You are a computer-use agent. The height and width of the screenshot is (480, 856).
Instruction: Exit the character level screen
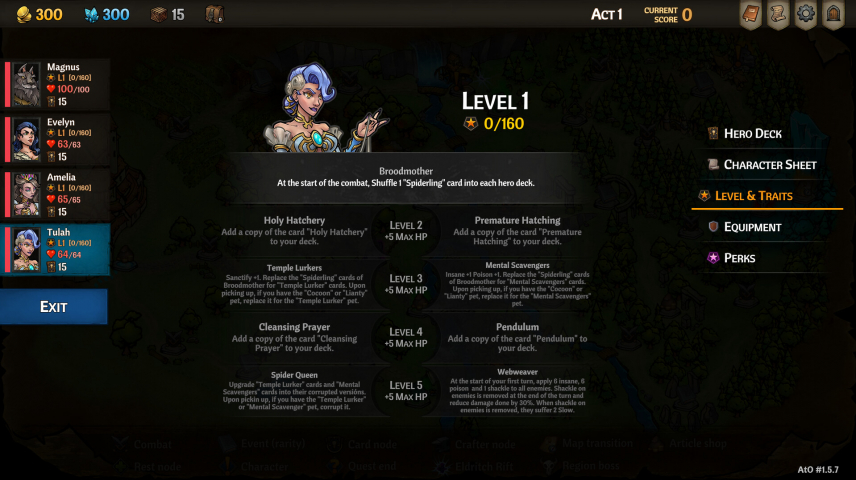tap(54, 307)
